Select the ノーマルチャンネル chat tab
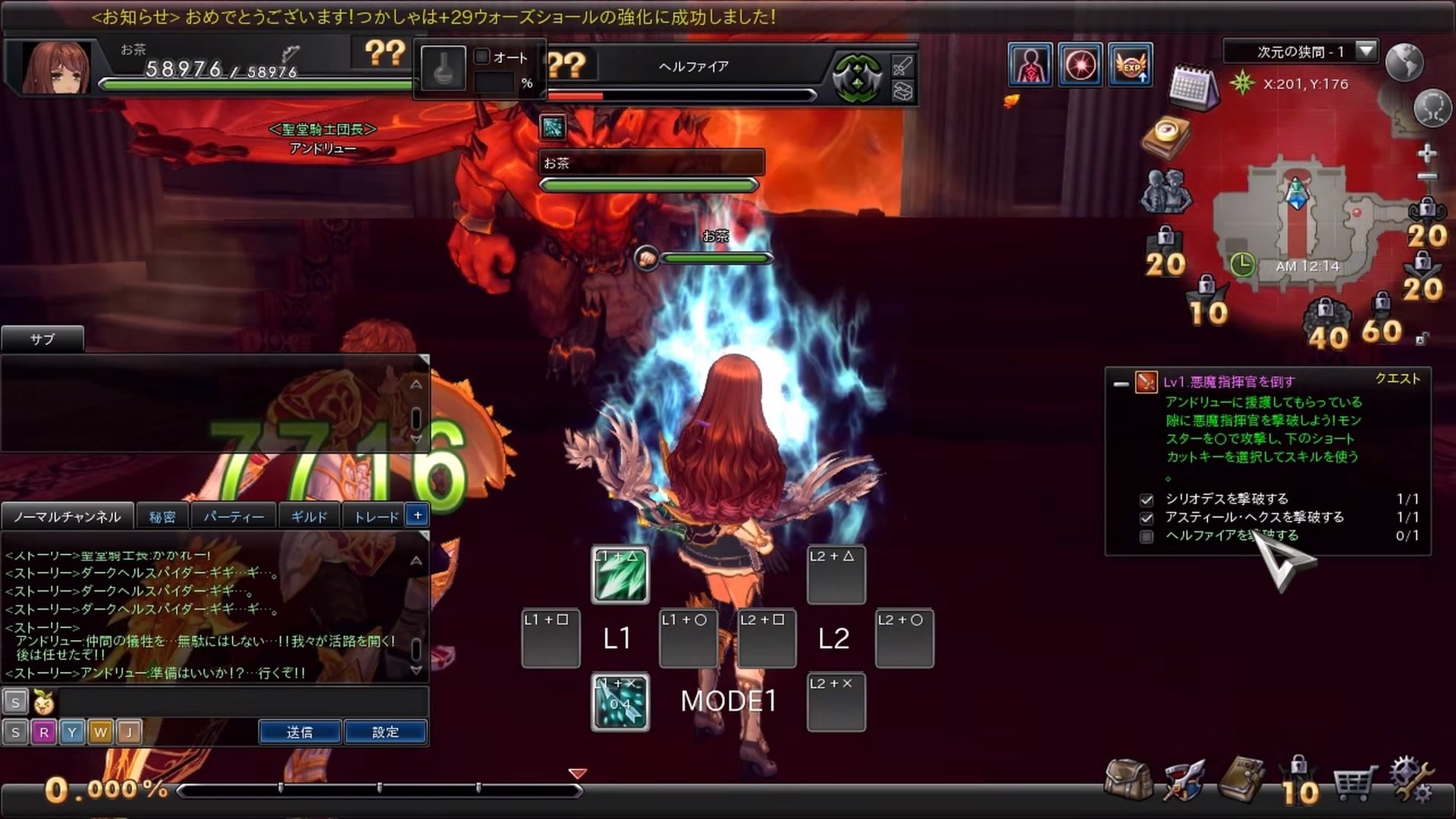 (x=67, y=516)
